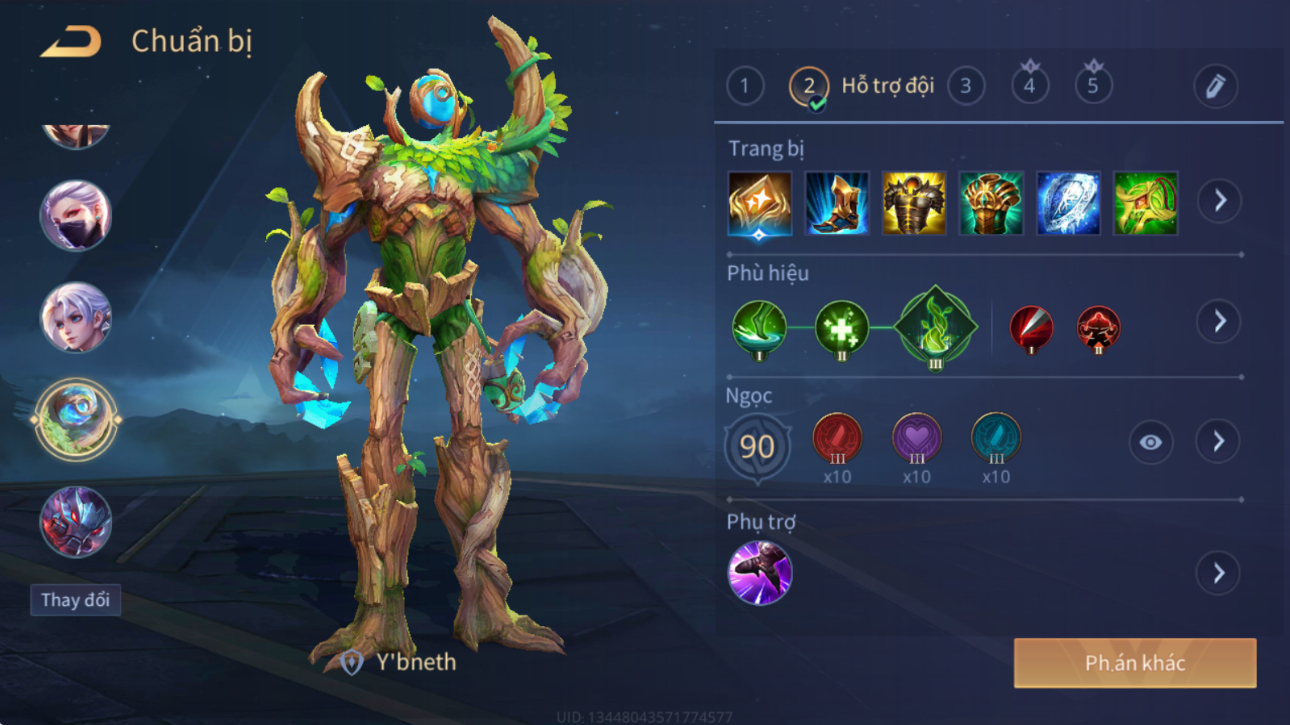Open build preset 5

1093,86
